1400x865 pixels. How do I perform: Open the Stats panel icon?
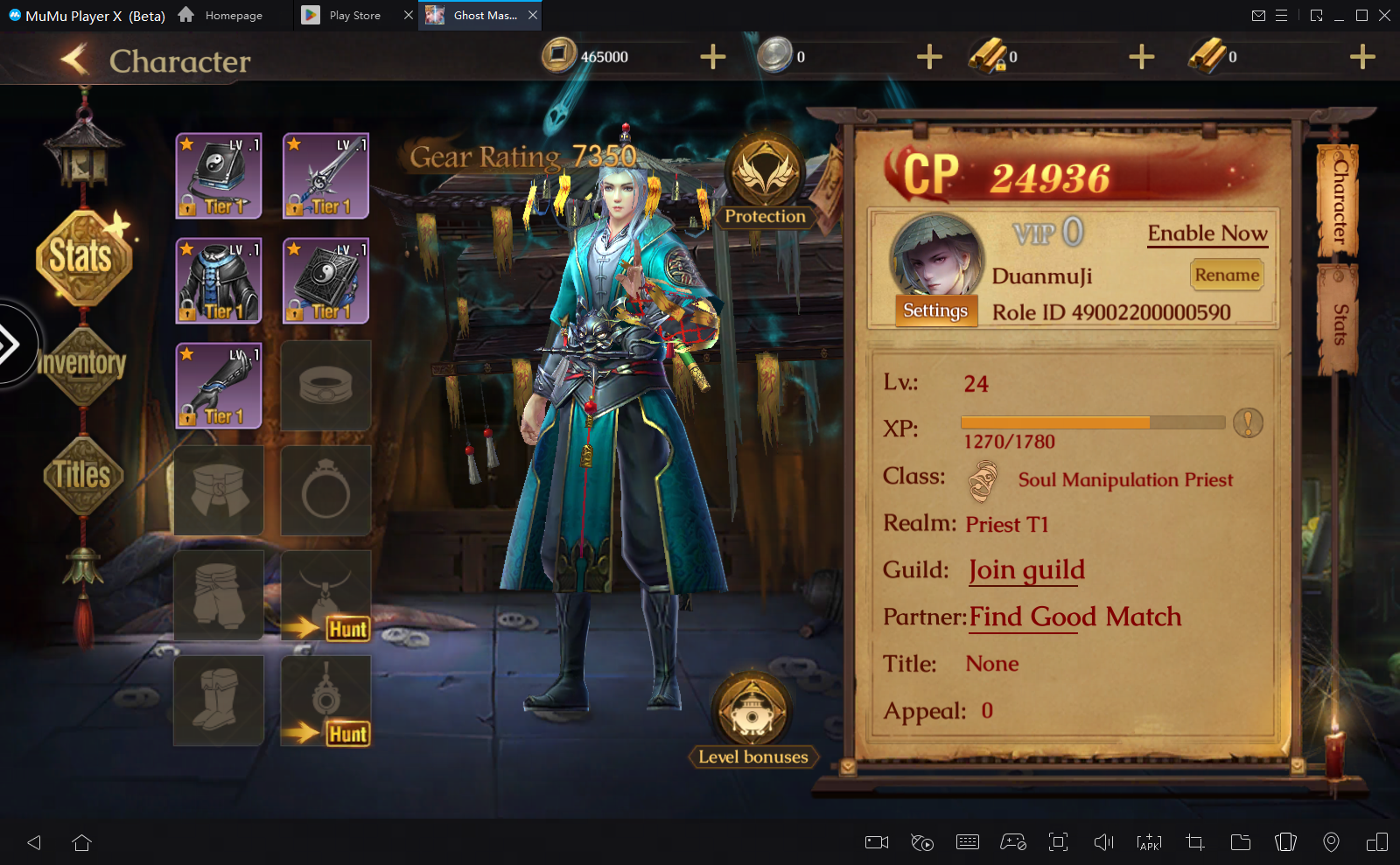click(x=83, y=256)
